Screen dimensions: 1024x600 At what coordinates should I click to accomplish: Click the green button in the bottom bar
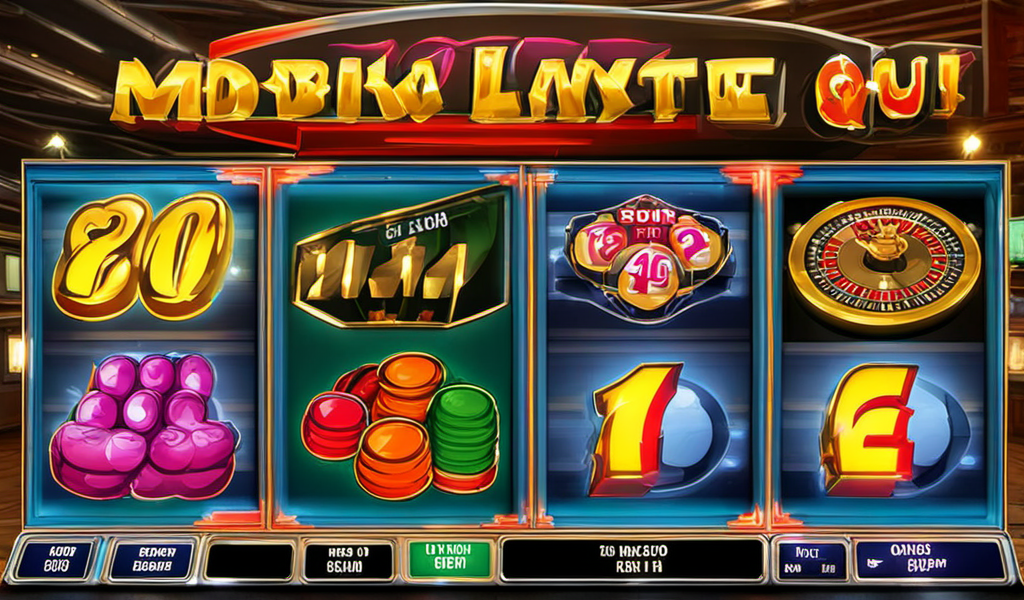(x=448, y=559)
